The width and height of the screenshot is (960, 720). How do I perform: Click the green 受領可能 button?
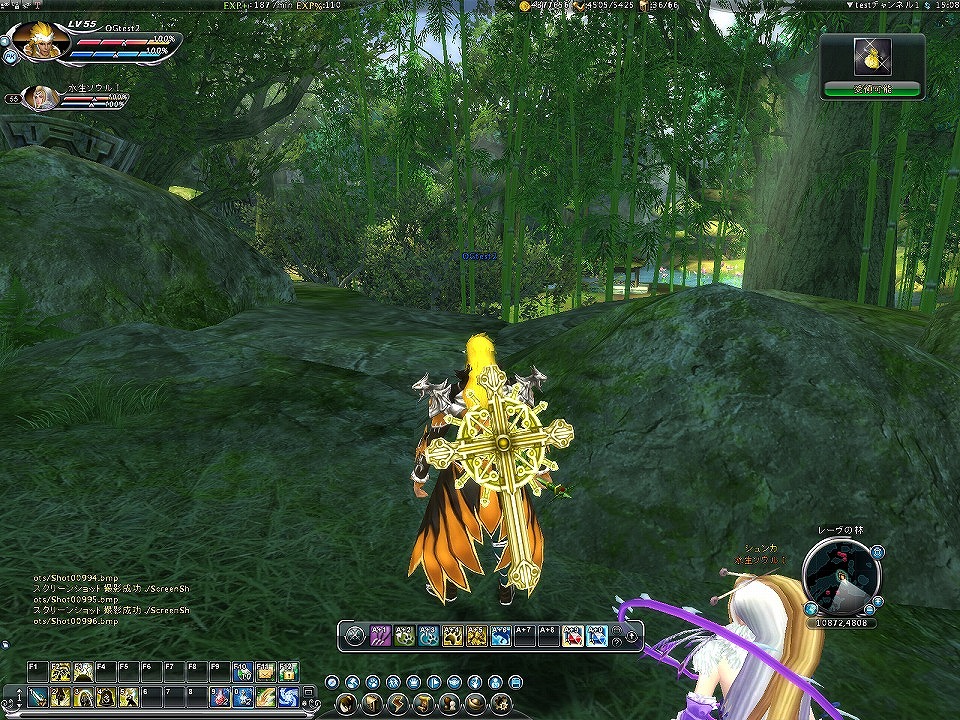click(872, 89)
